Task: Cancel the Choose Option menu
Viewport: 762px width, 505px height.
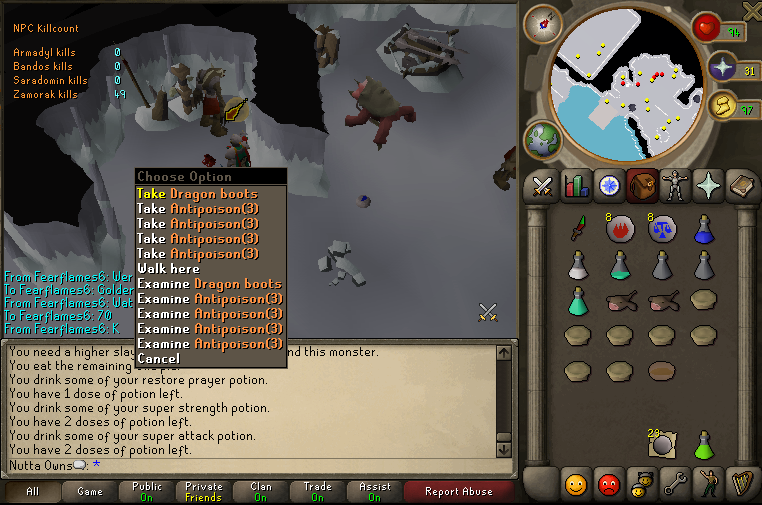Action: (x=158, y=359)
